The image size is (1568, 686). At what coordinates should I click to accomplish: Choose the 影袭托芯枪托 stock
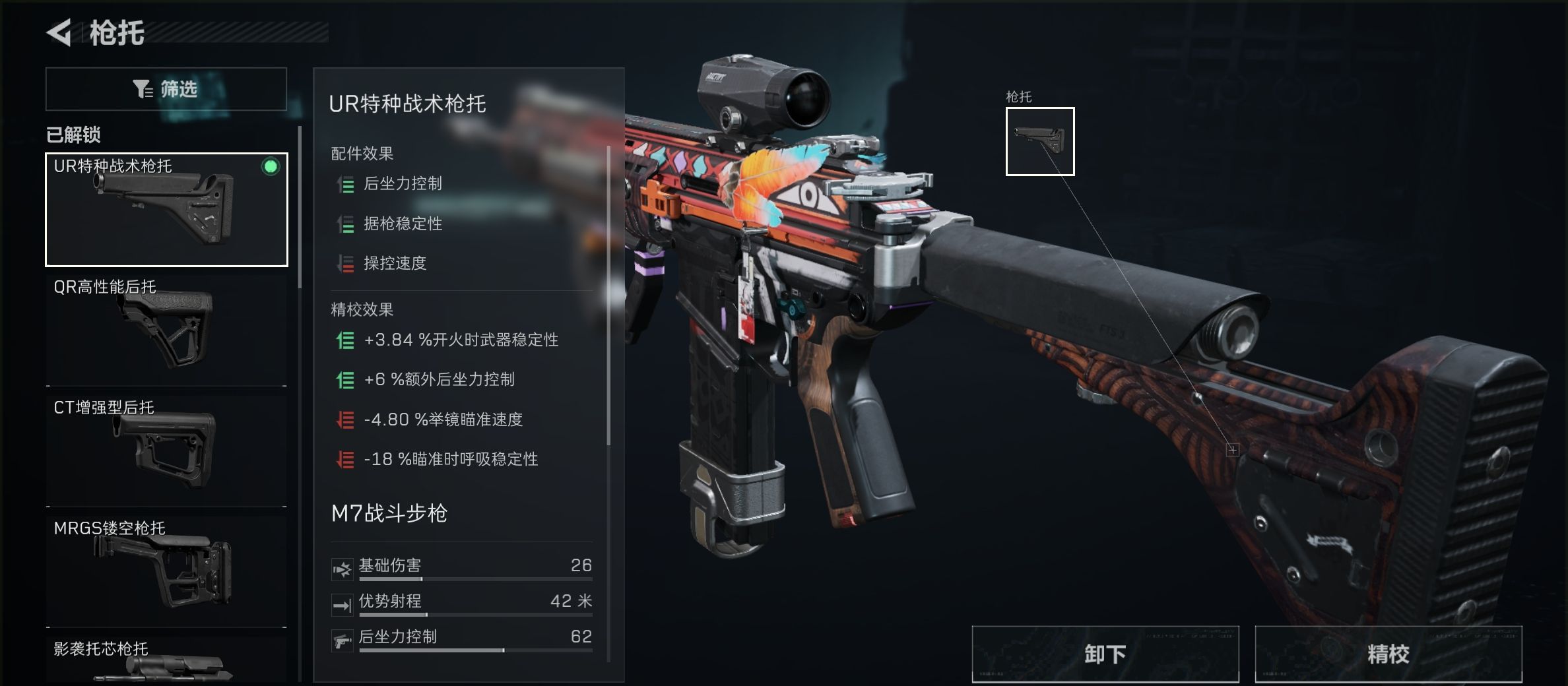coord(166,661)
